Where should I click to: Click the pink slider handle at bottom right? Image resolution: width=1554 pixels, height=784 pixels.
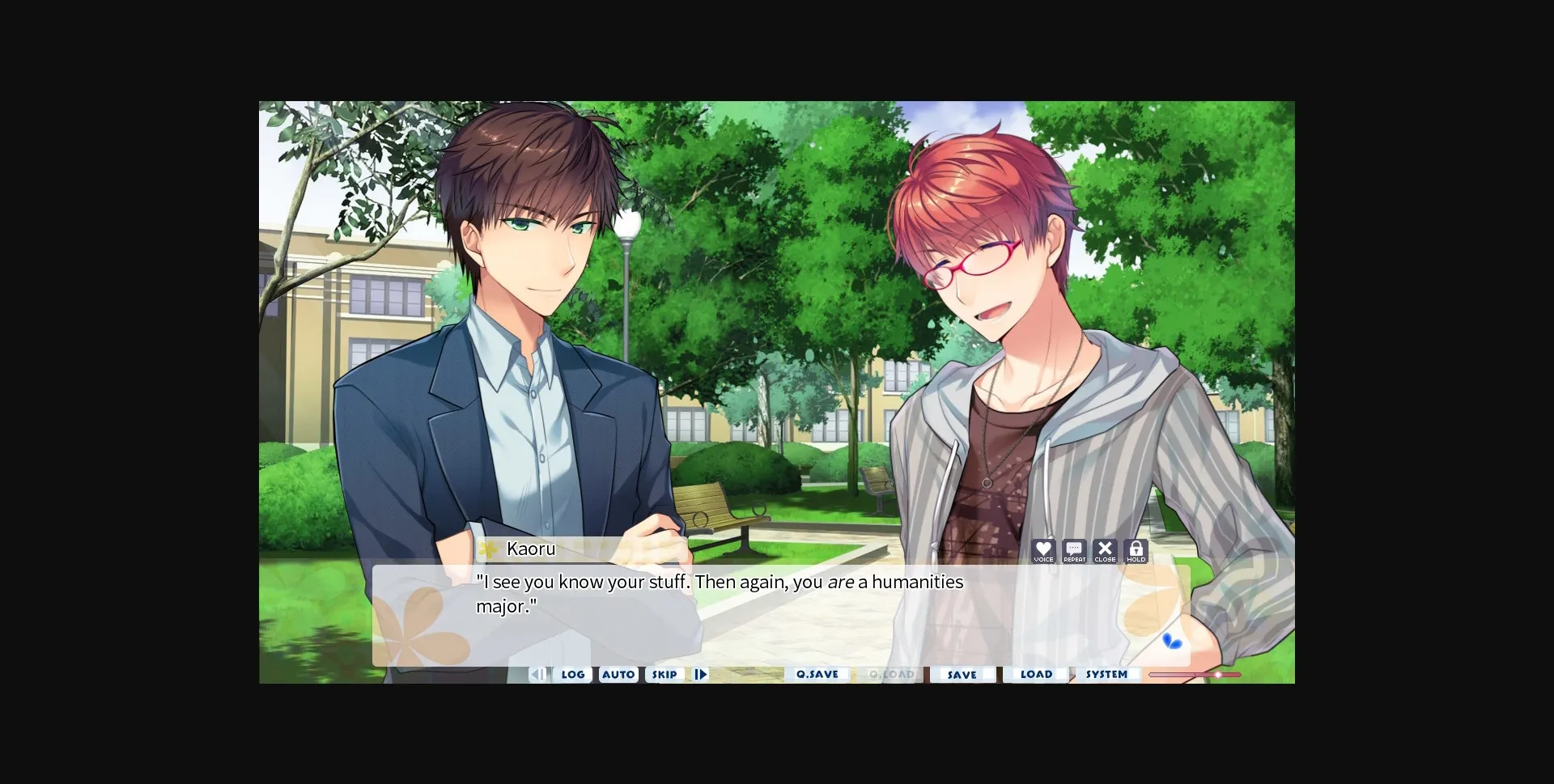(x=1219, y=674)
